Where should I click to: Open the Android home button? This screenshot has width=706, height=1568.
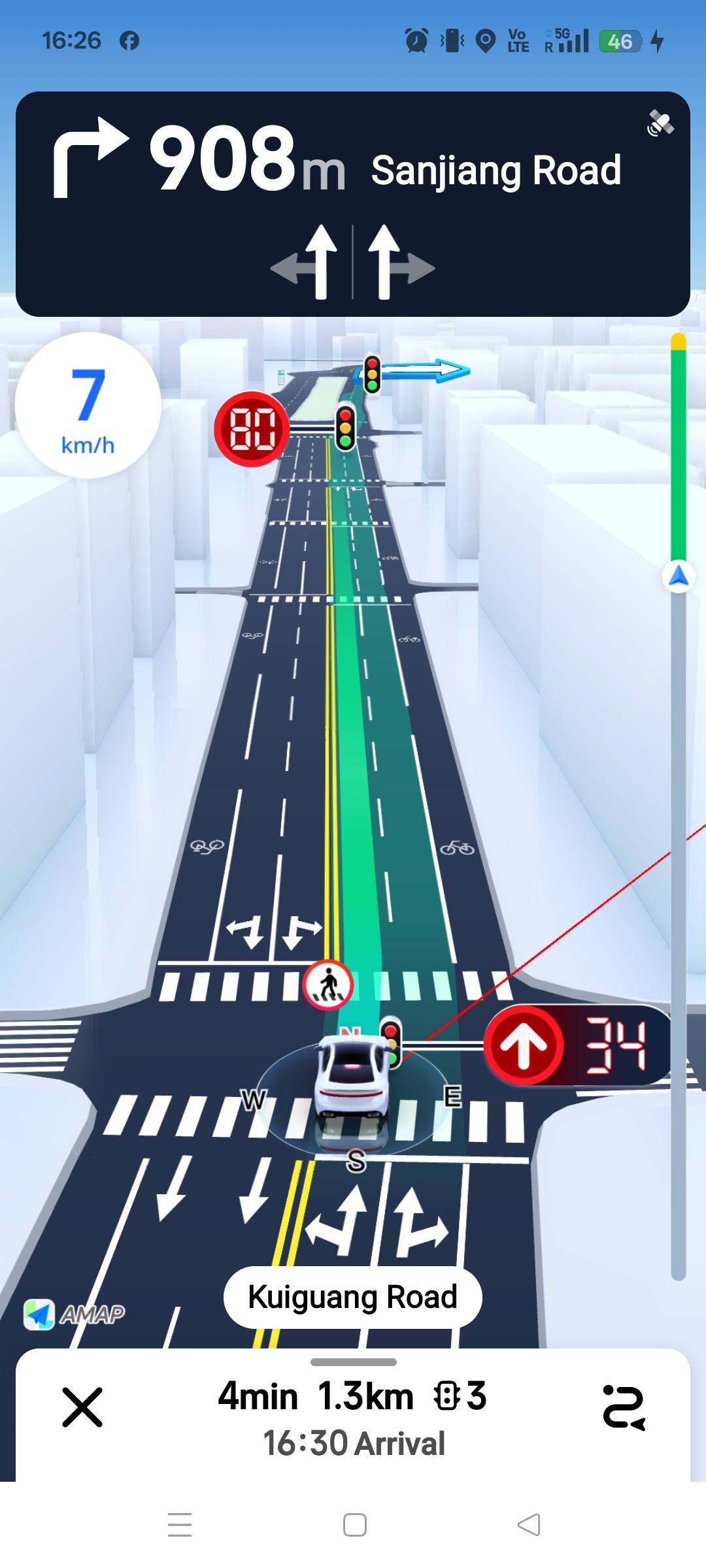354,1525
